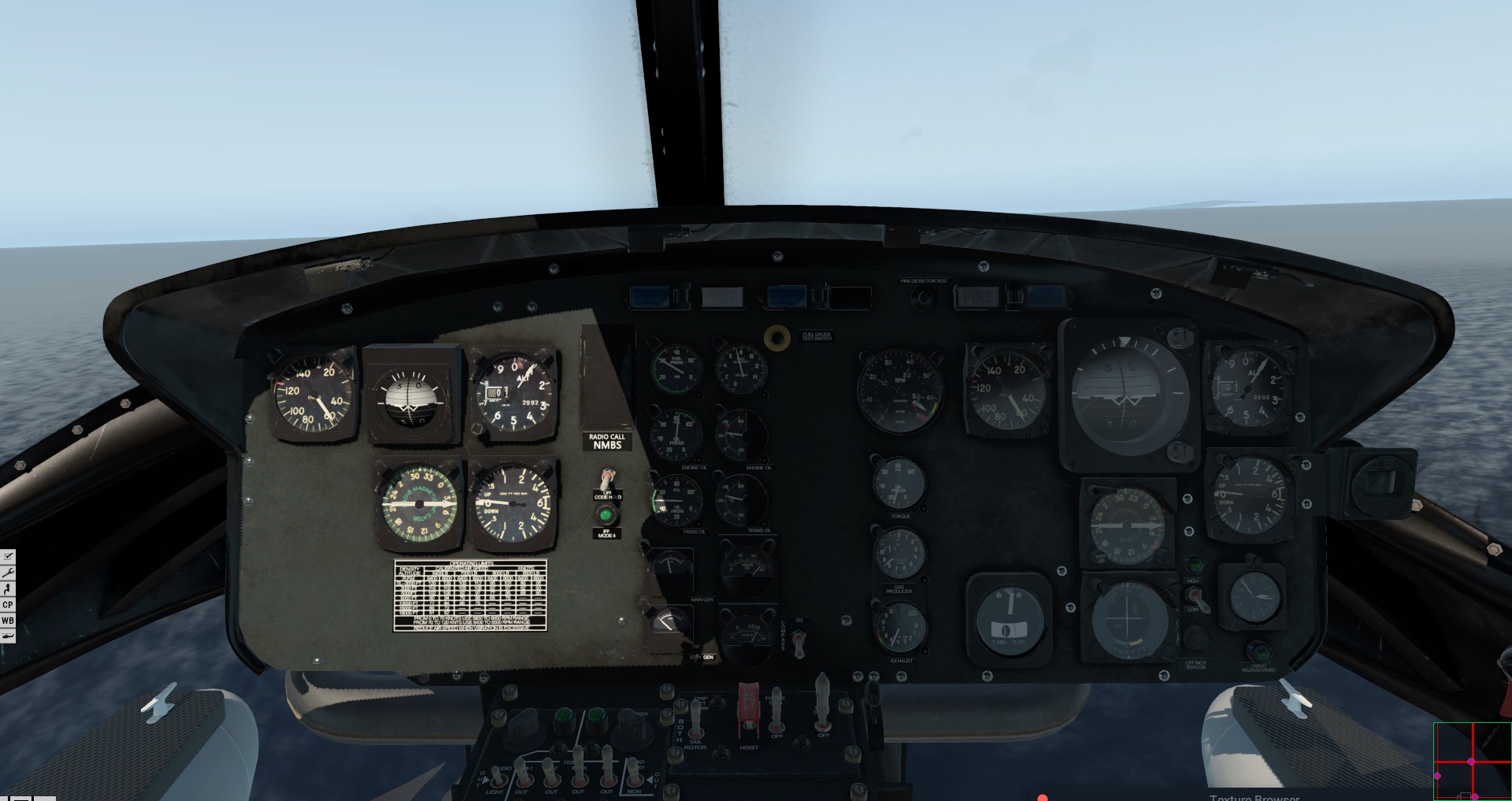Turn the OFF INCR BEACON rotary knob

coord(1196,640)
